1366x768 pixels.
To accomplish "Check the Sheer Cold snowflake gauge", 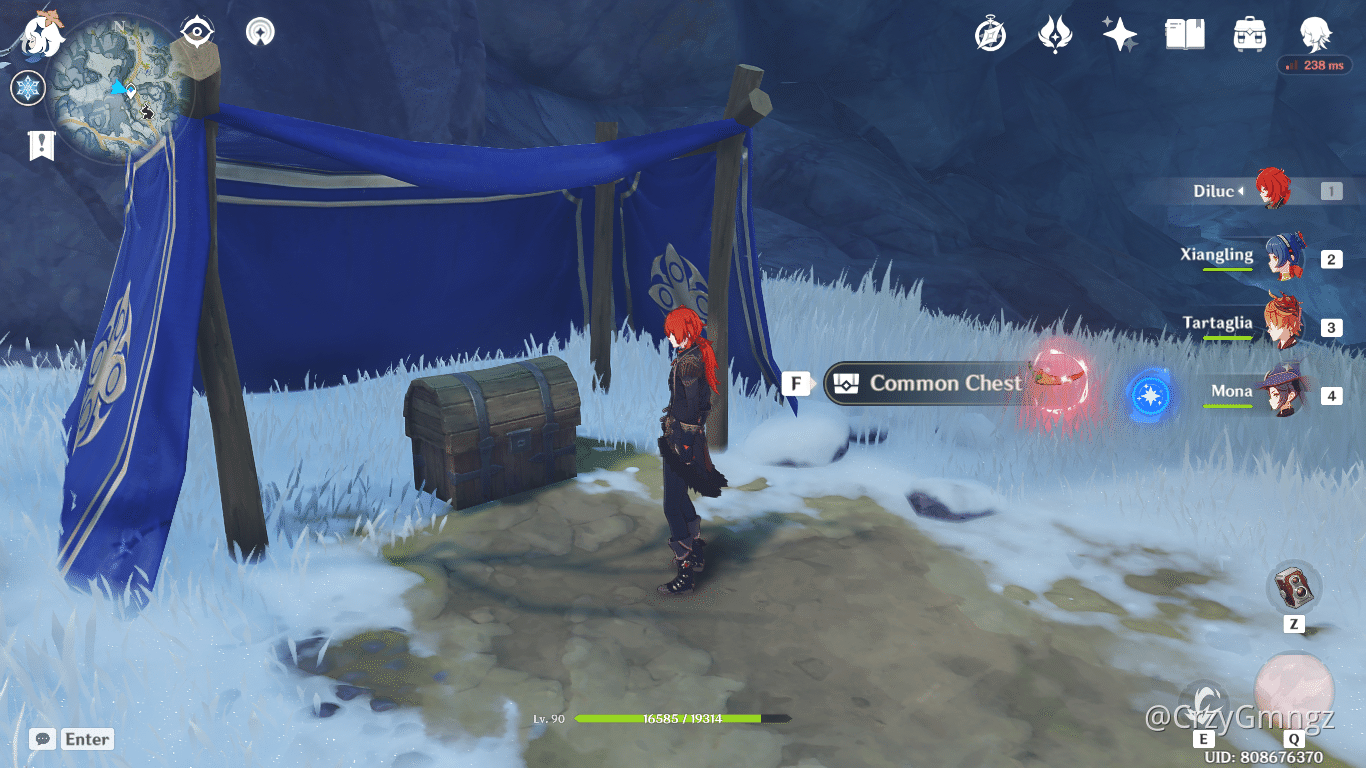I will (x=28, y=88).
